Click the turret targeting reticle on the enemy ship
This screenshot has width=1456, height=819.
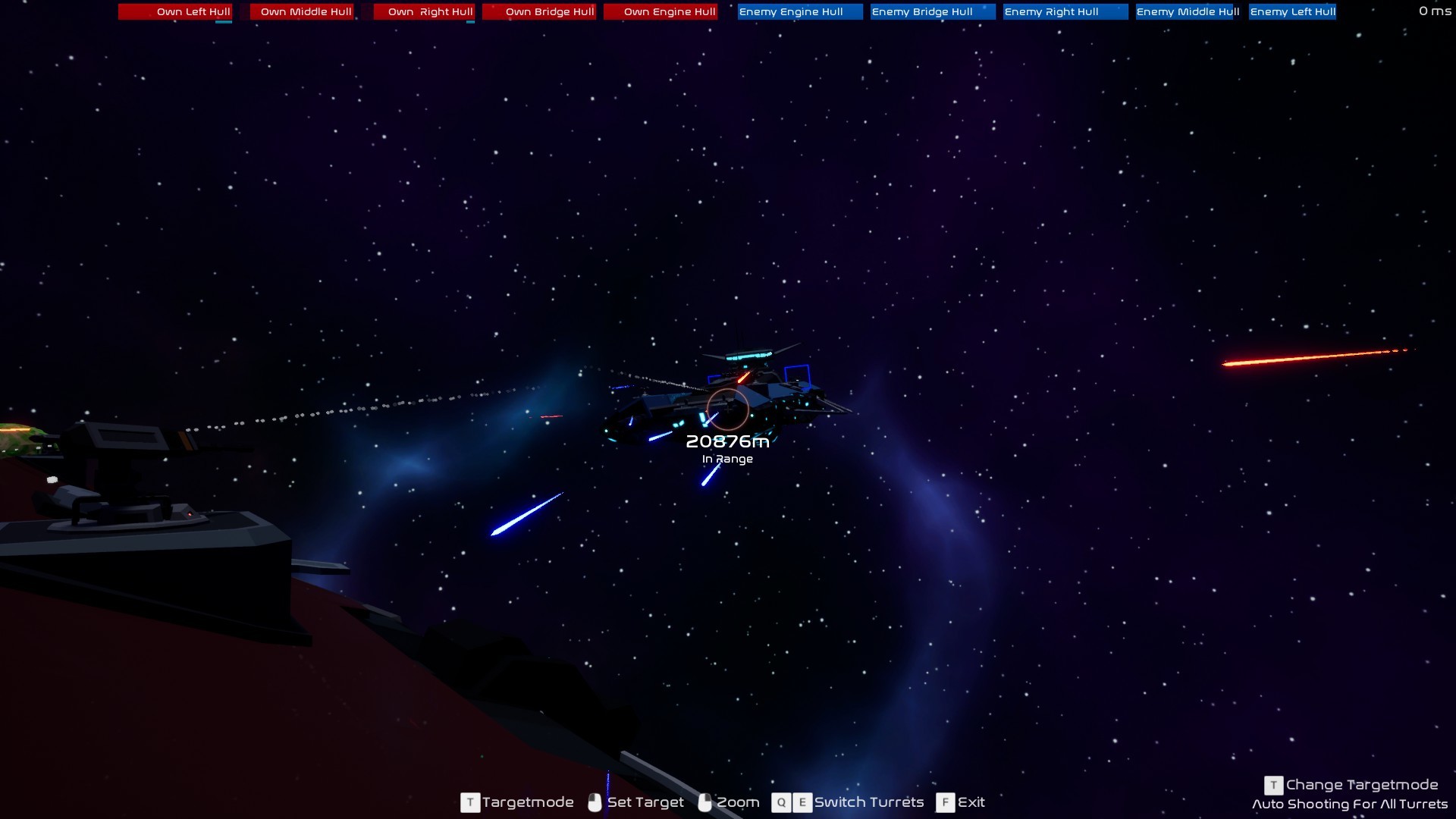tap(726, 409)
